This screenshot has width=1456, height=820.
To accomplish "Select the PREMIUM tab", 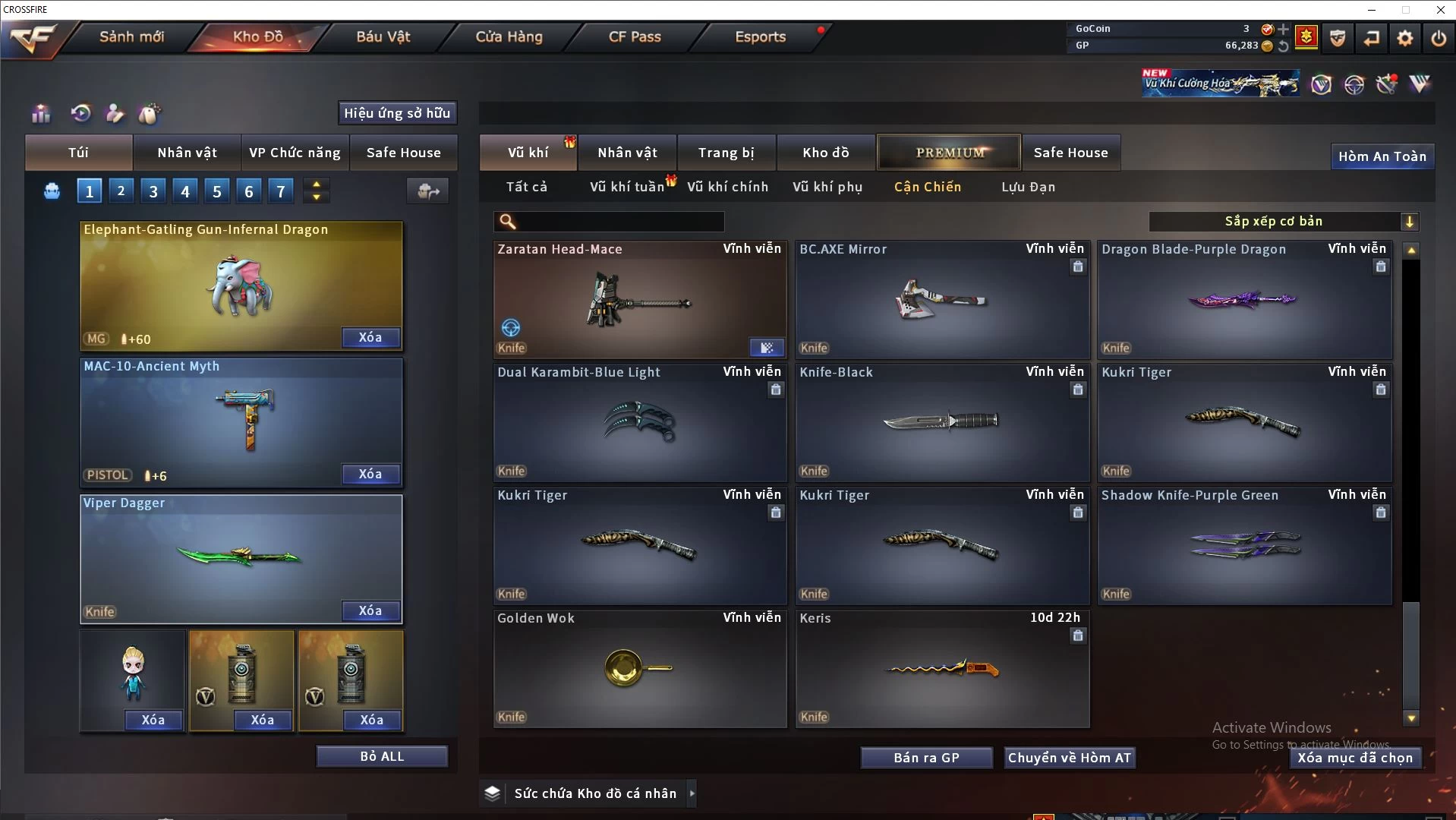I will pos(950,153).
